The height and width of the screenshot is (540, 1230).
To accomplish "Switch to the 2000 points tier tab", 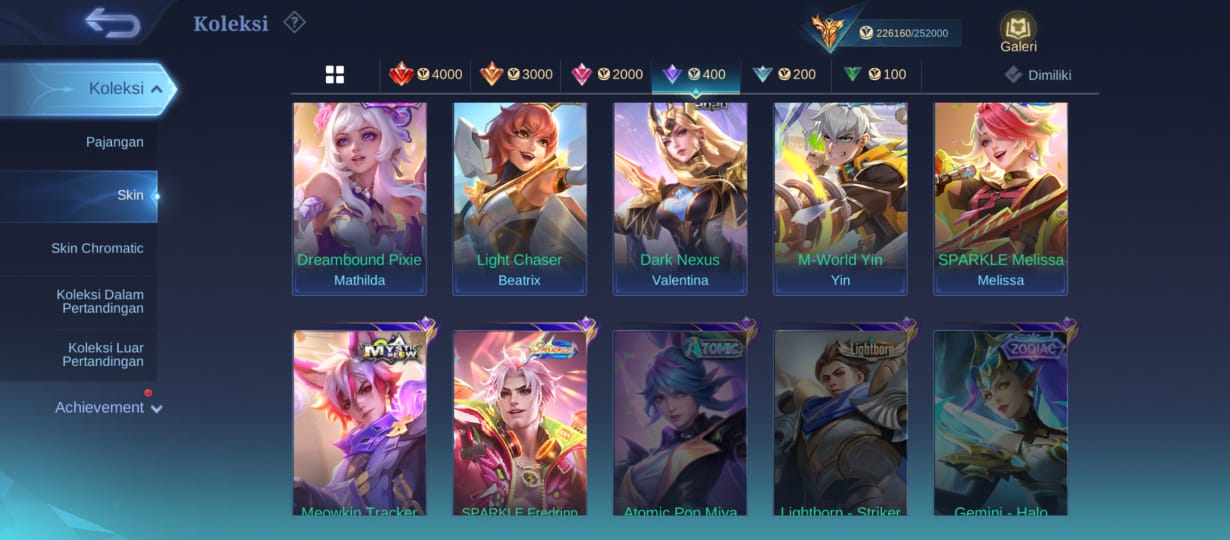I will click(606, 74).
